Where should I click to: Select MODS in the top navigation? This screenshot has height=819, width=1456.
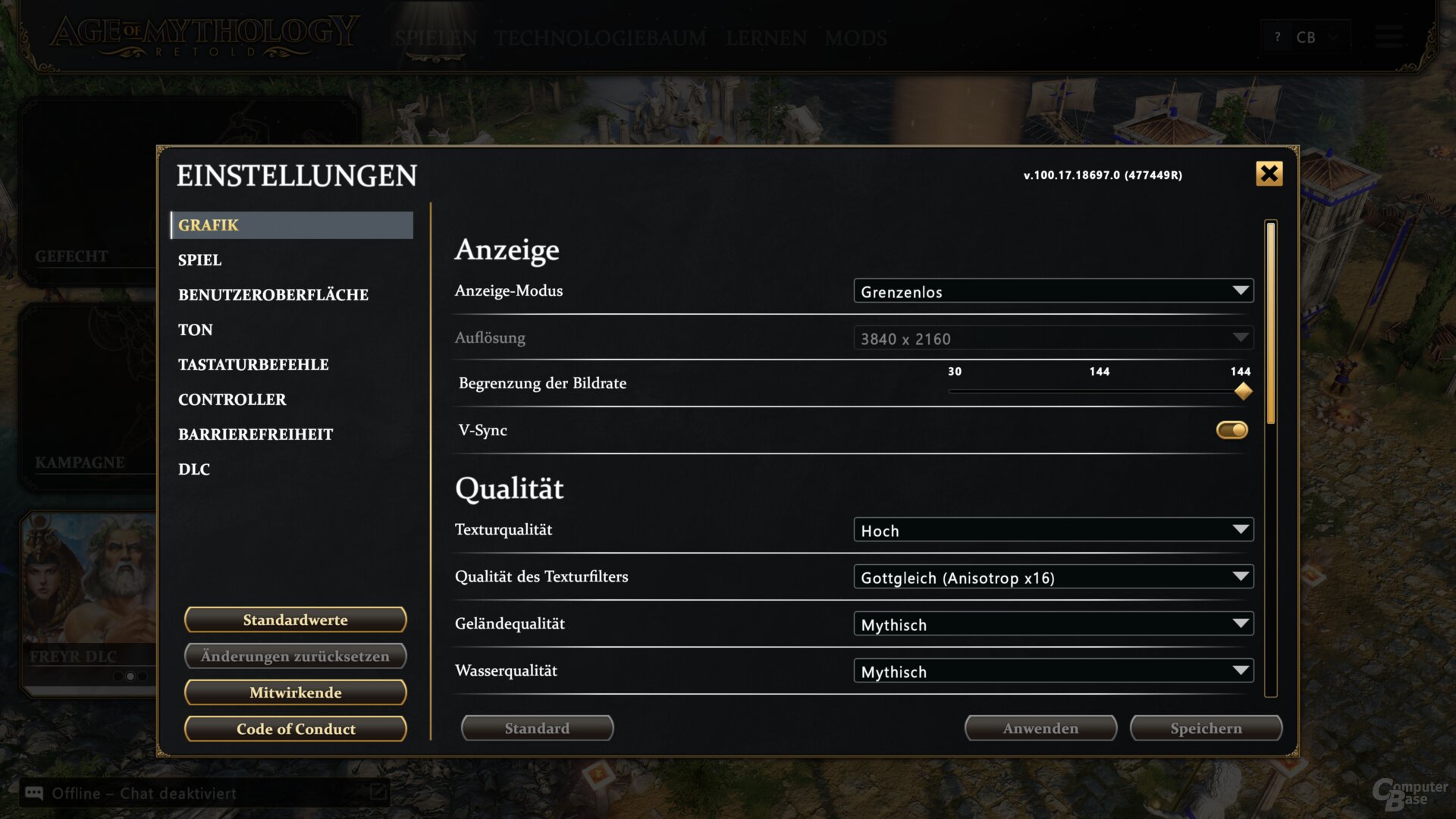coord(856,39)
